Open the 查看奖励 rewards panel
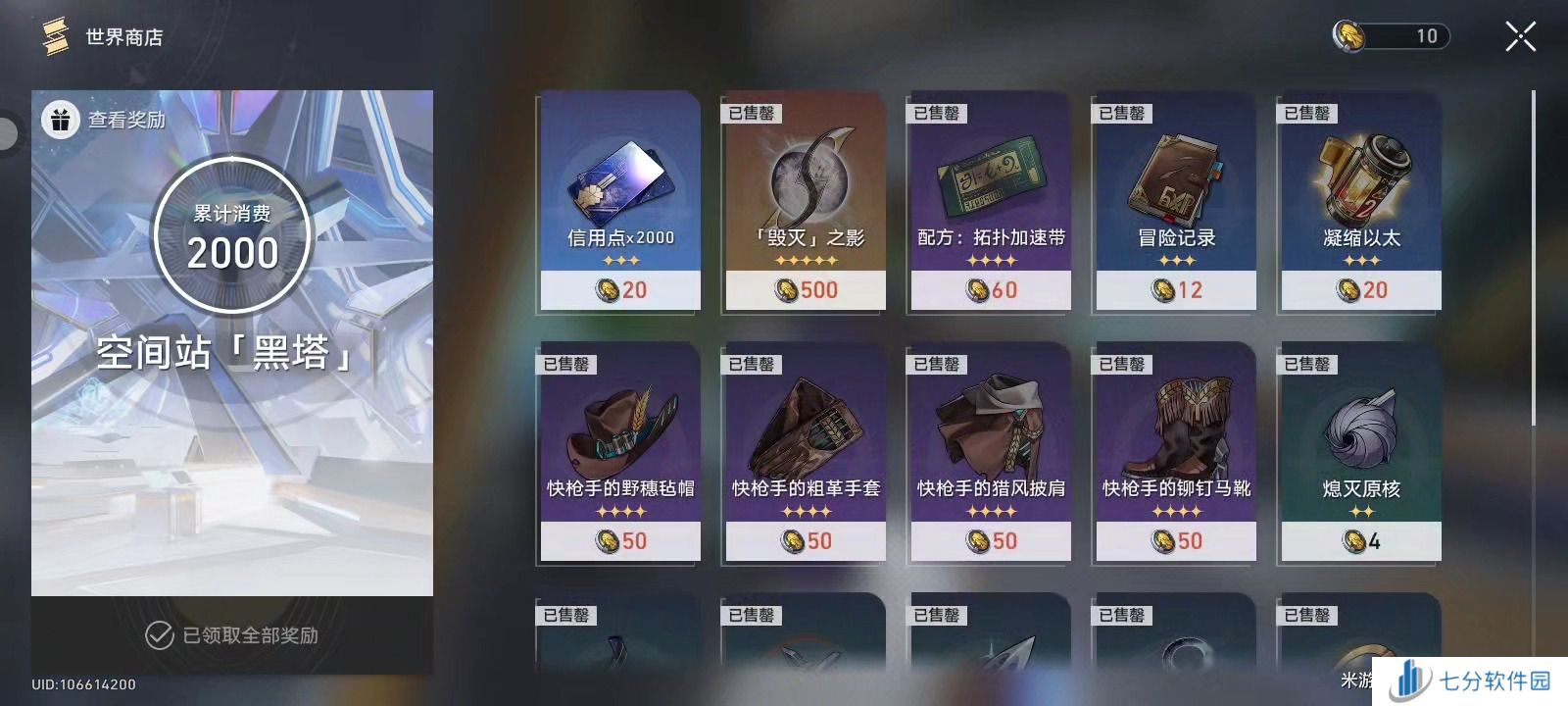Viewport: 1568px width, 706px height. [x=106, y=119]
